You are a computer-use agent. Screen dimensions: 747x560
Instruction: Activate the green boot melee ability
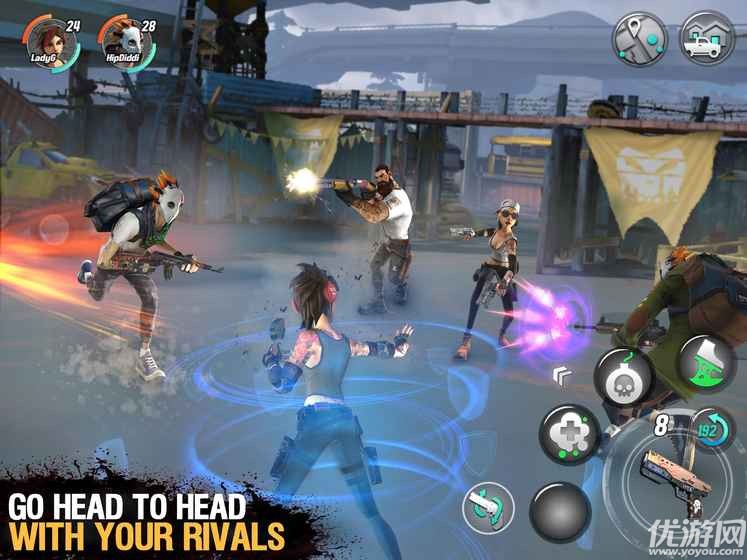click(706, 362)
